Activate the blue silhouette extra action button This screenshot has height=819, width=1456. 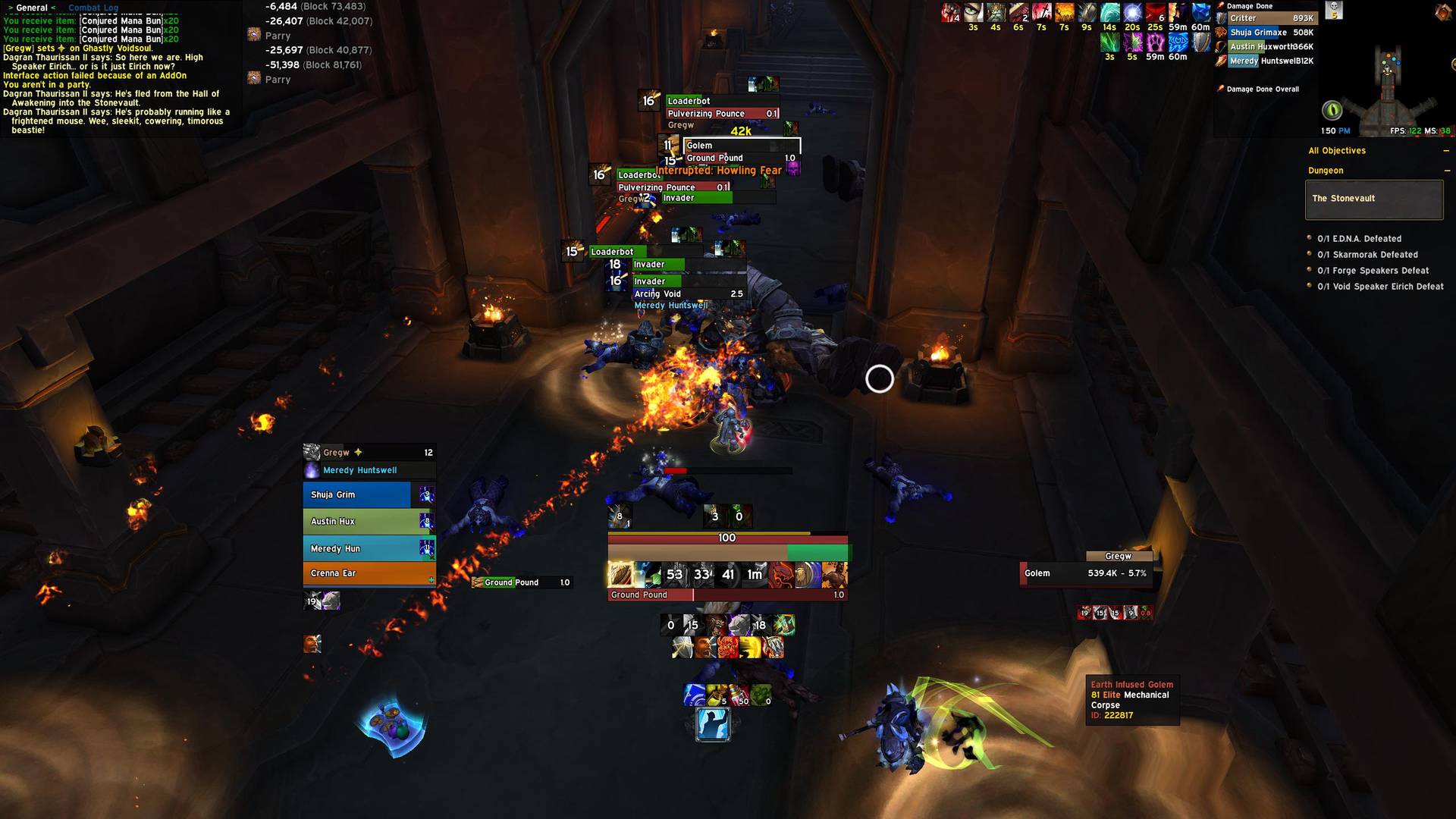point(713,724)
